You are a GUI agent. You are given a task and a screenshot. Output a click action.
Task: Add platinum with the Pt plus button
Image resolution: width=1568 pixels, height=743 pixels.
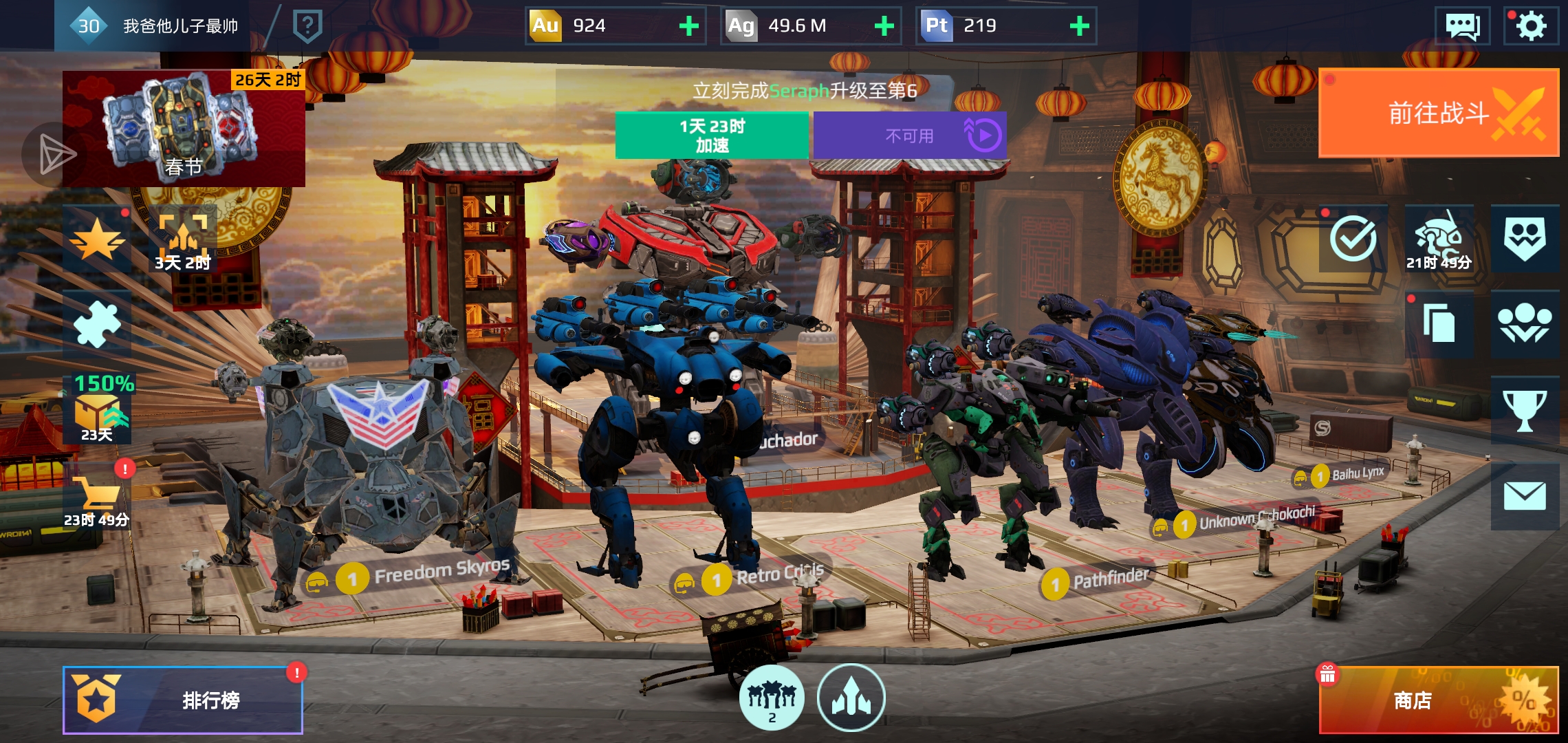pyautogui.click(x=1079, y=26)
